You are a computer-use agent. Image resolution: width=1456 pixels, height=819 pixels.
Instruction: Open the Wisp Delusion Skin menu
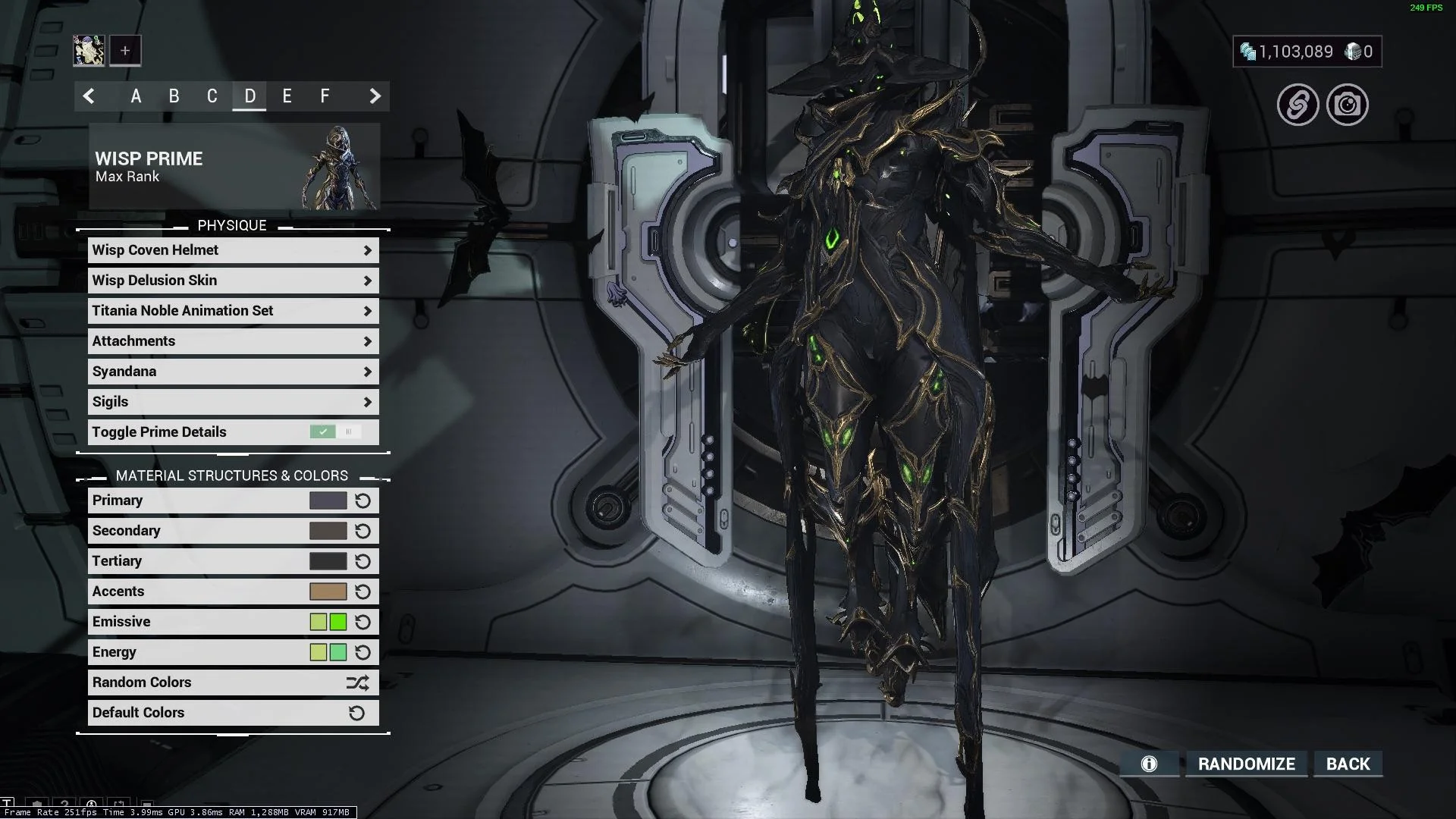pyautogui.click(x=233, y=281)
